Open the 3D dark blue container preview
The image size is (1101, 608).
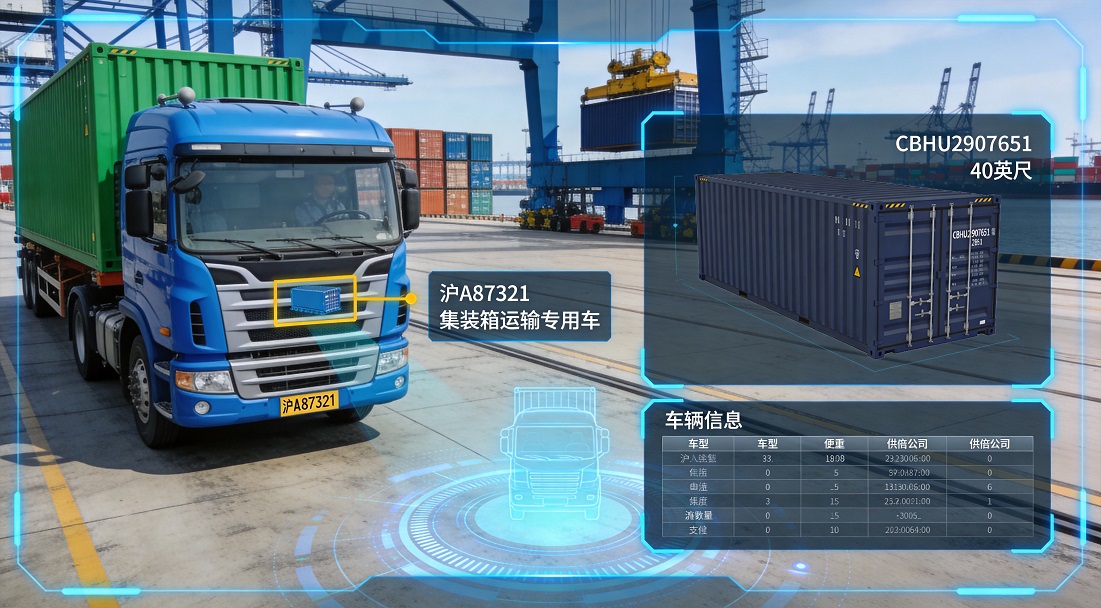[848, 264]
